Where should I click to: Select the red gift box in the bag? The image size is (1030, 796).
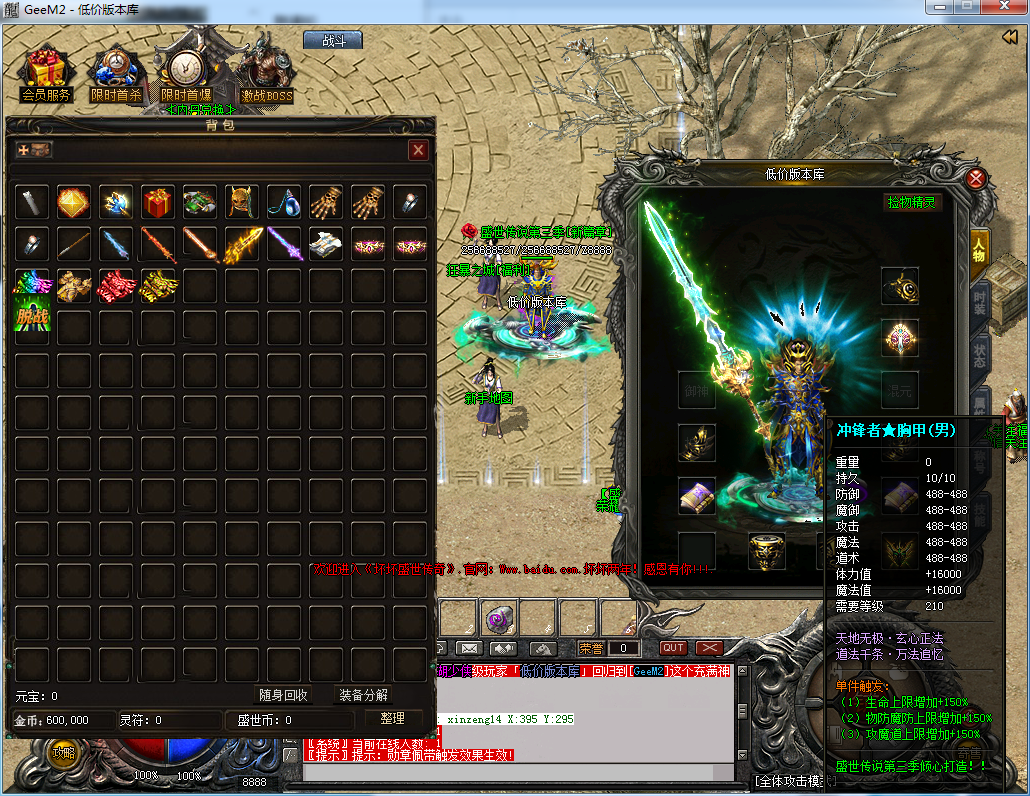(x=158, y=202)
